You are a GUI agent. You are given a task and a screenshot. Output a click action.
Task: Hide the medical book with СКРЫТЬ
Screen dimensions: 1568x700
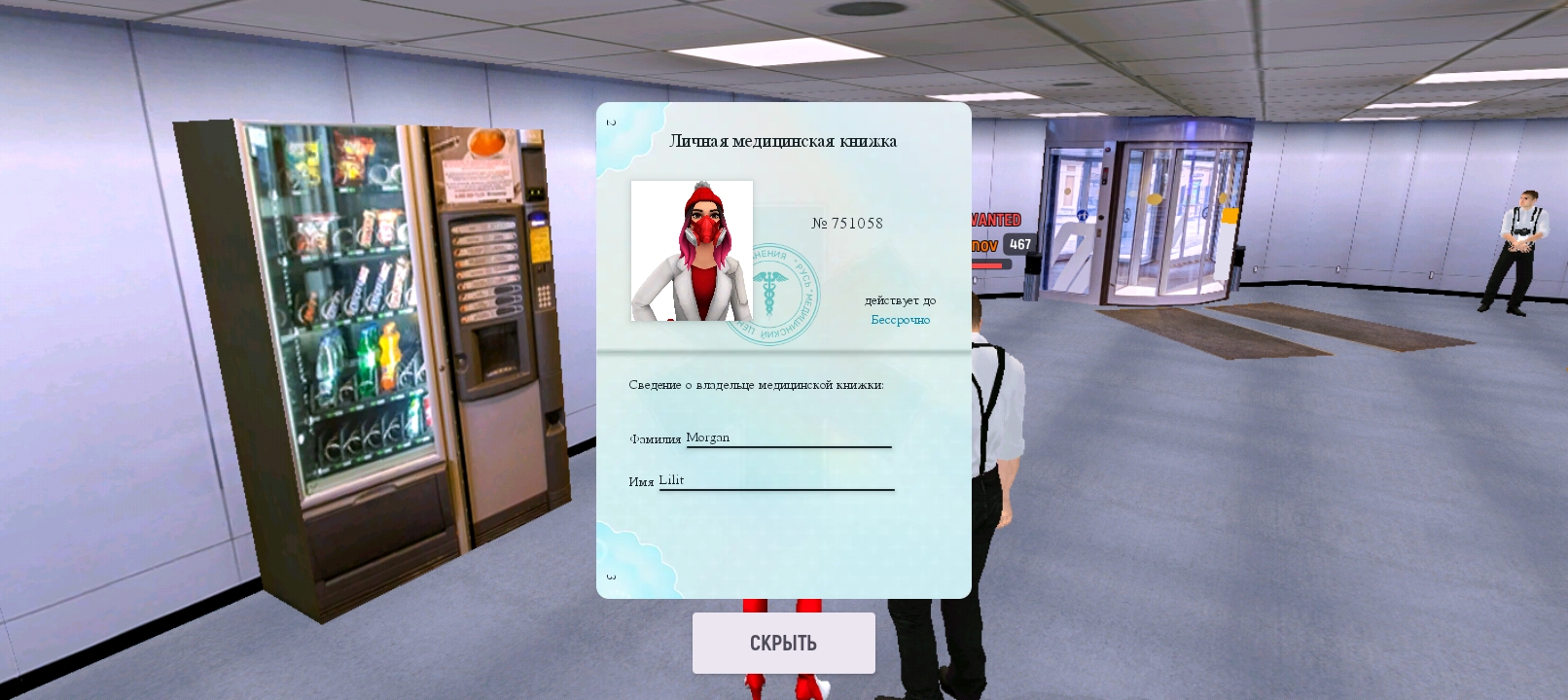(783, 643)
